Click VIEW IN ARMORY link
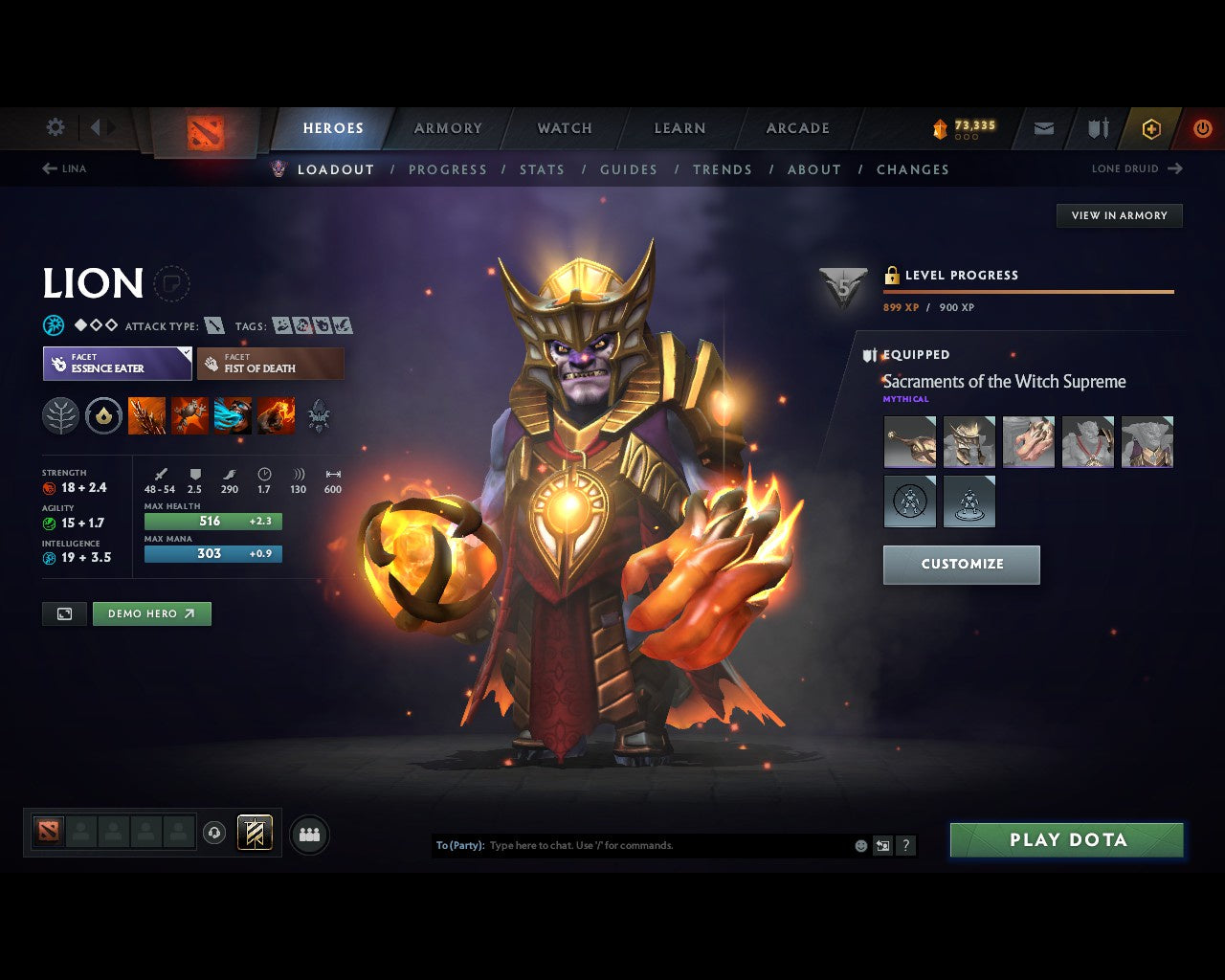This screenshot has height=980, width=1225. pyautogui.click(x=1118, y=215)
